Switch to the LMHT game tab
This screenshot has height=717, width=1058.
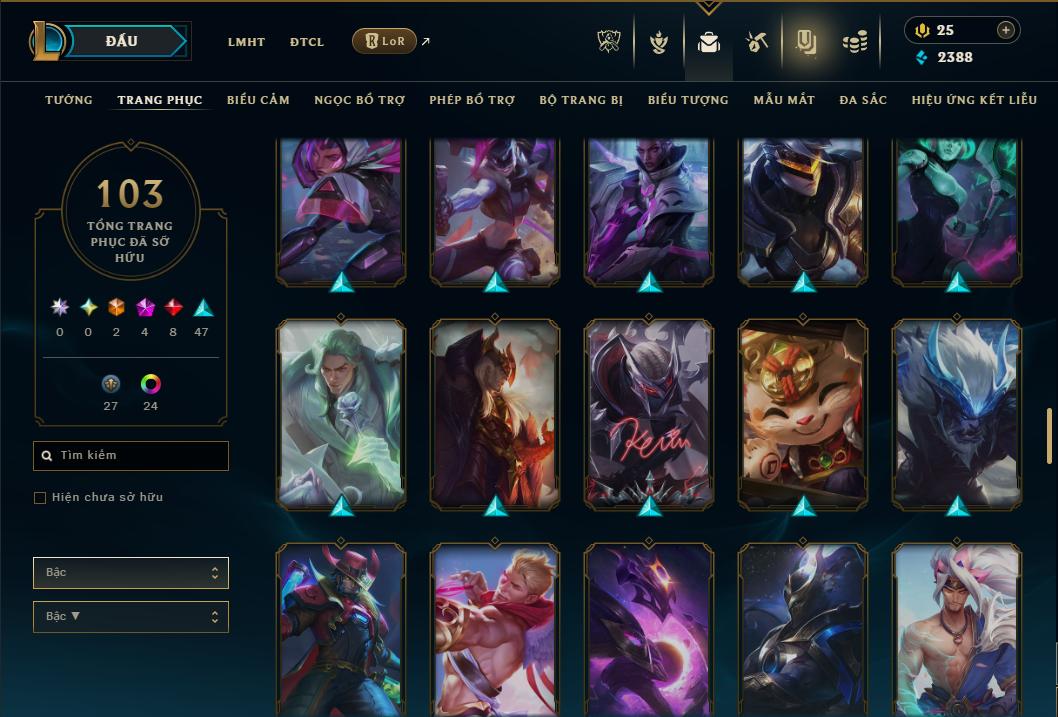(x=246, y=42)
